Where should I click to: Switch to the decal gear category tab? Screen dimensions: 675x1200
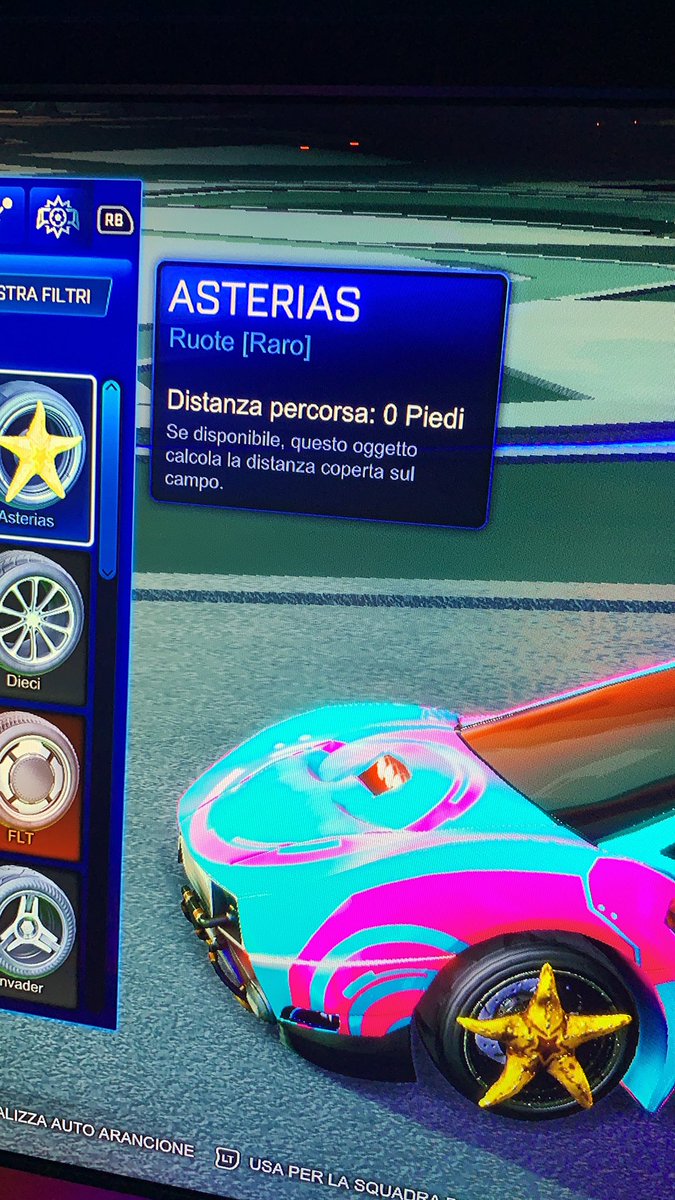(x=57, y=217)
